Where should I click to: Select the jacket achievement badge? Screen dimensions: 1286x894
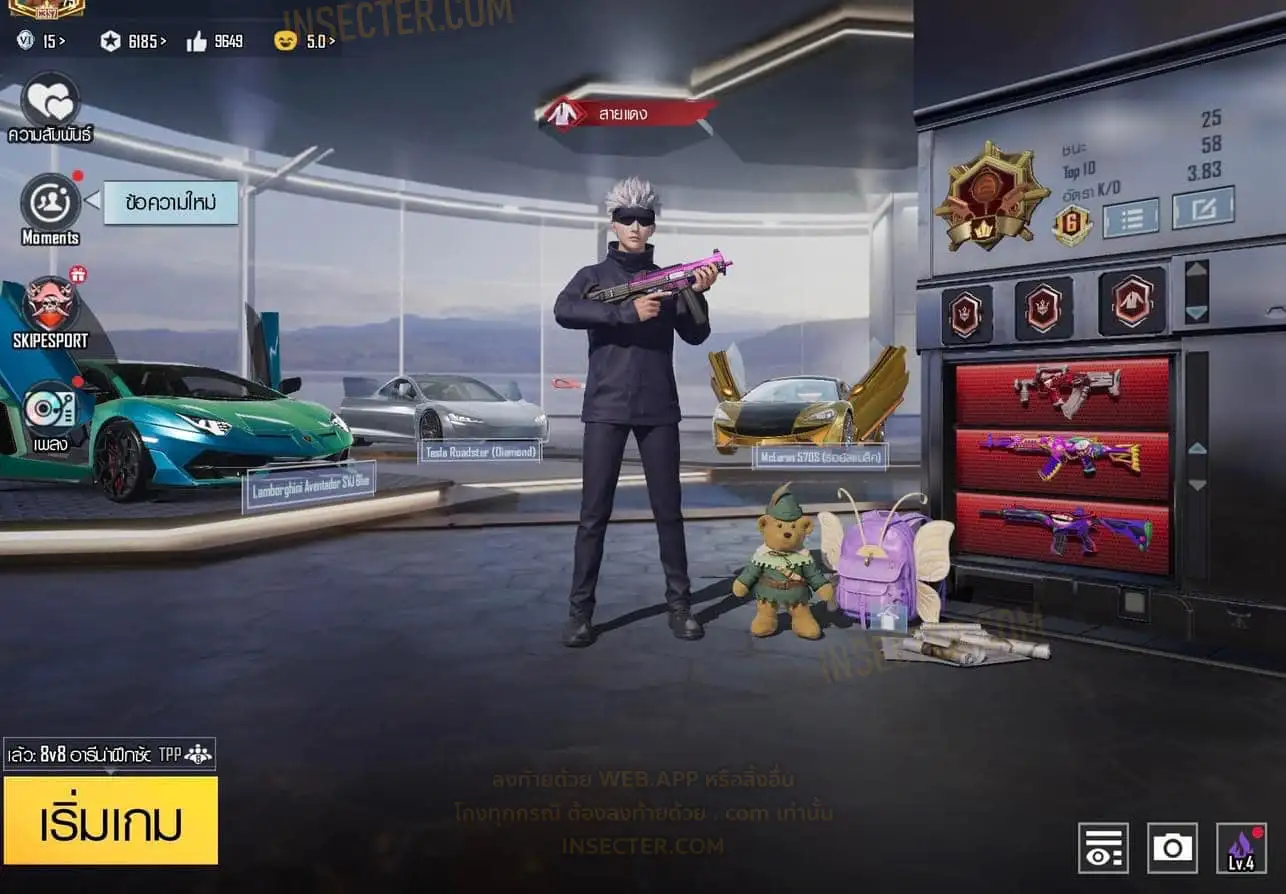(x=1132, y=301)
